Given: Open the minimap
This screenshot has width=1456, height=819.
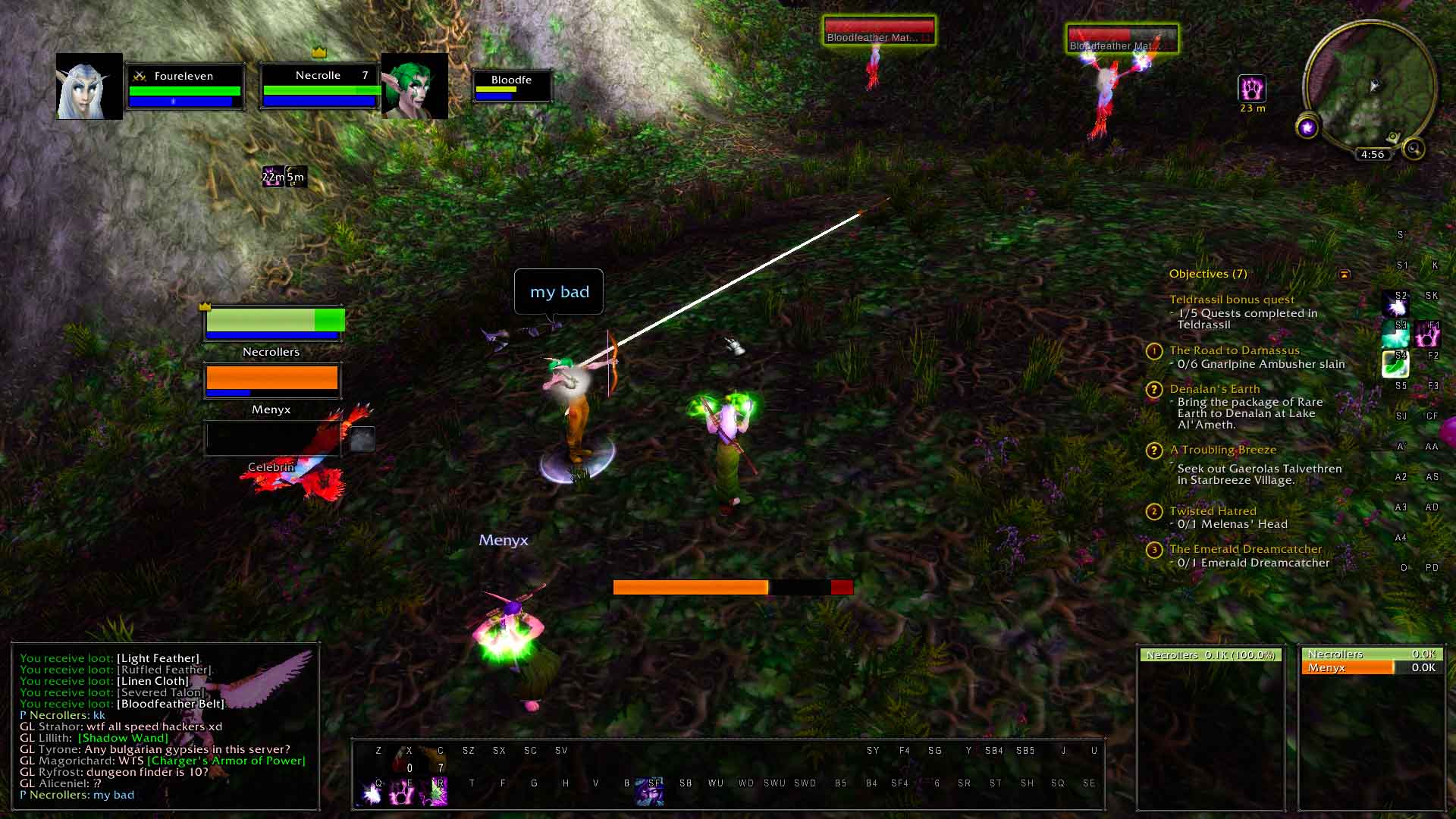Looking at the screenshot, I should [1369, 87].
